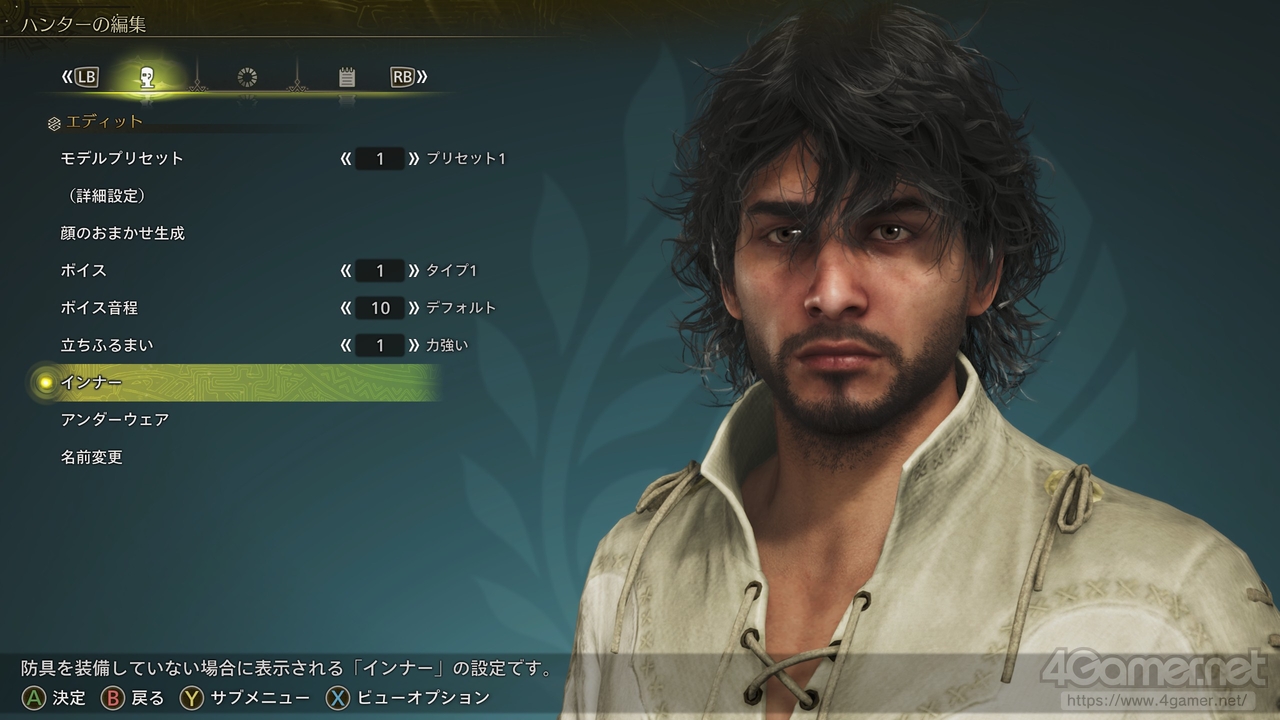Click the right arrow for モデルプリセット

pyautogui.click(x=414, y=158)
